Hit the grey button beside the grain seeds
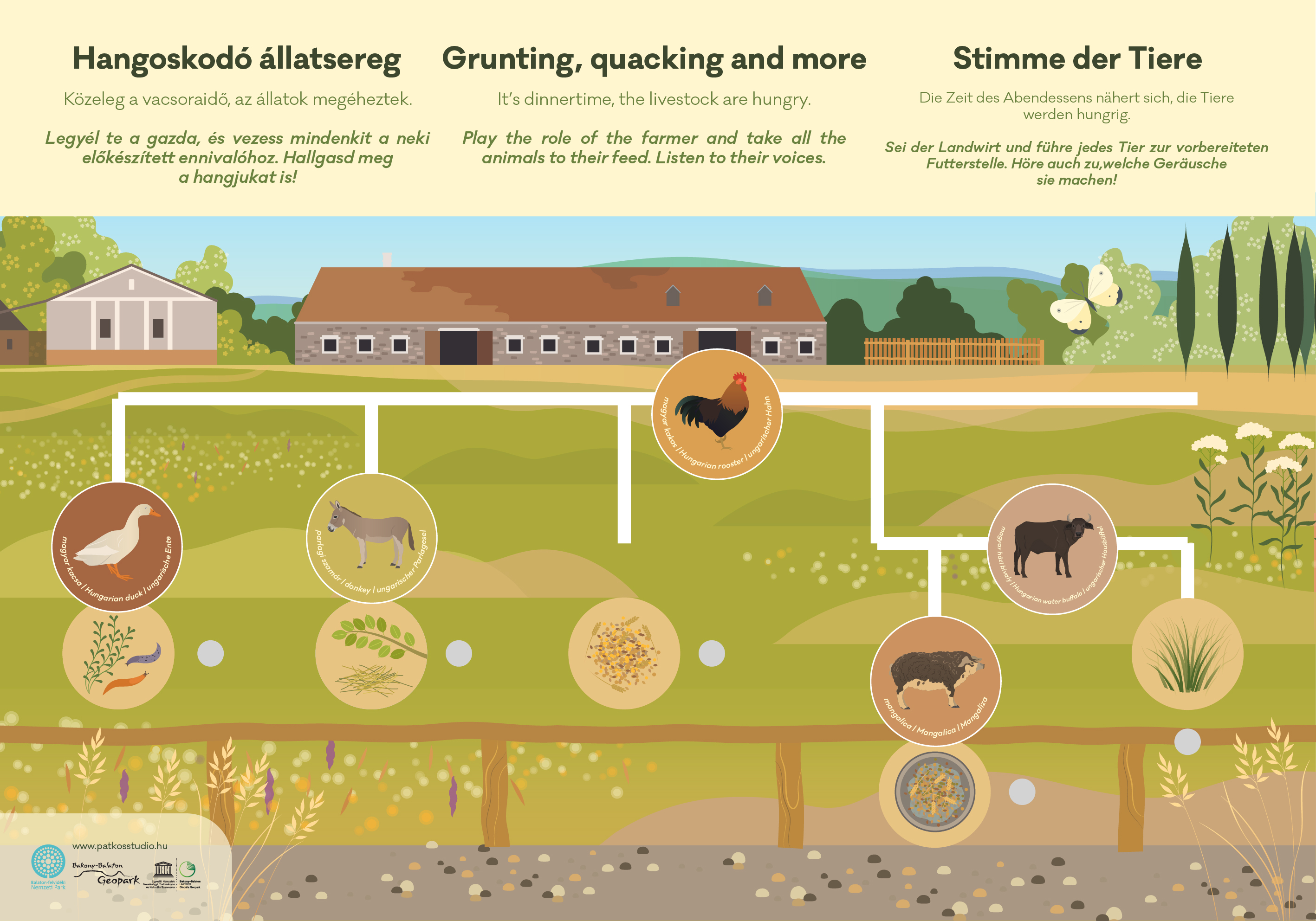 point(711,654)
